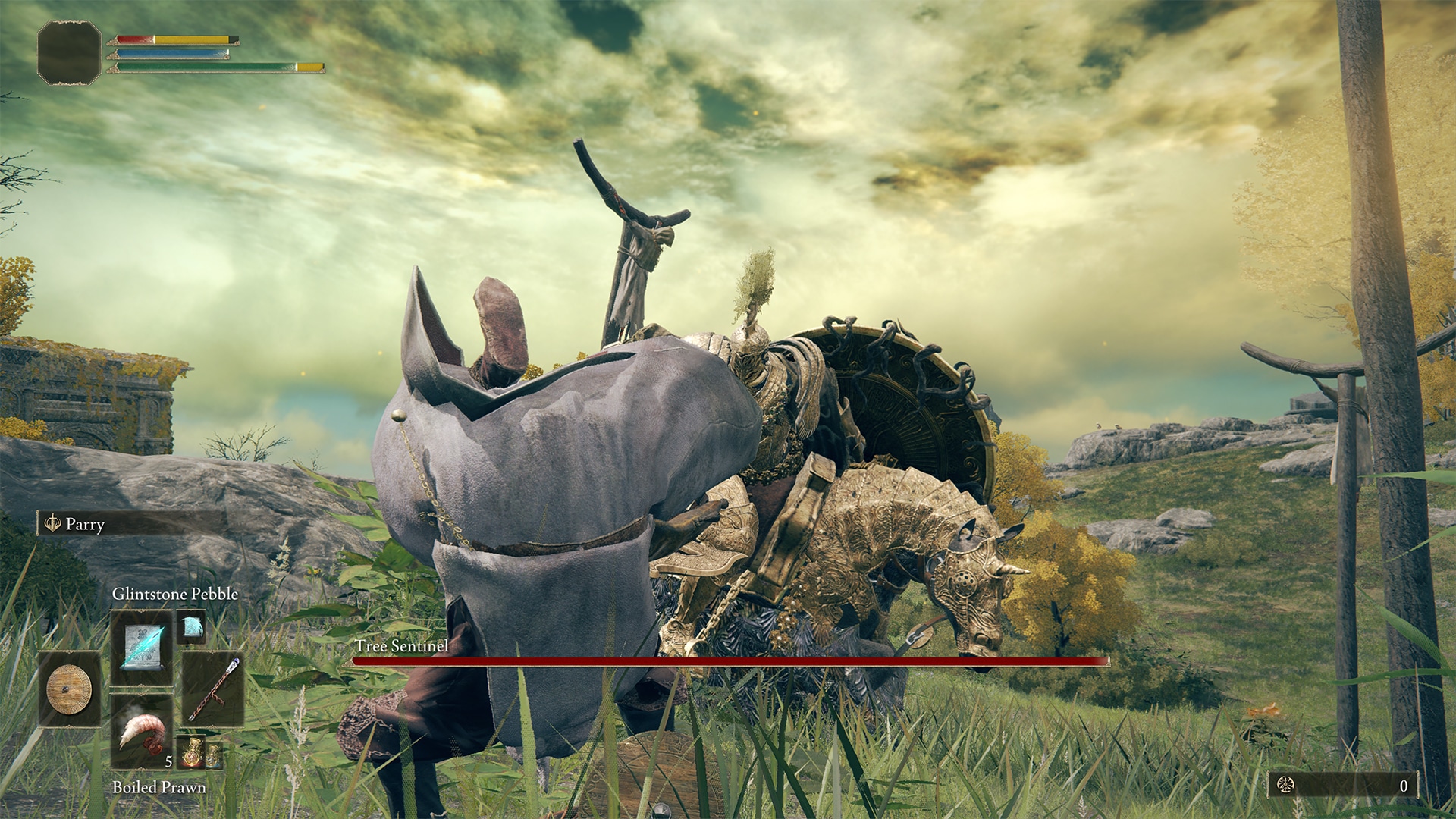Click the empty octagonal status frame

[69, 52]
